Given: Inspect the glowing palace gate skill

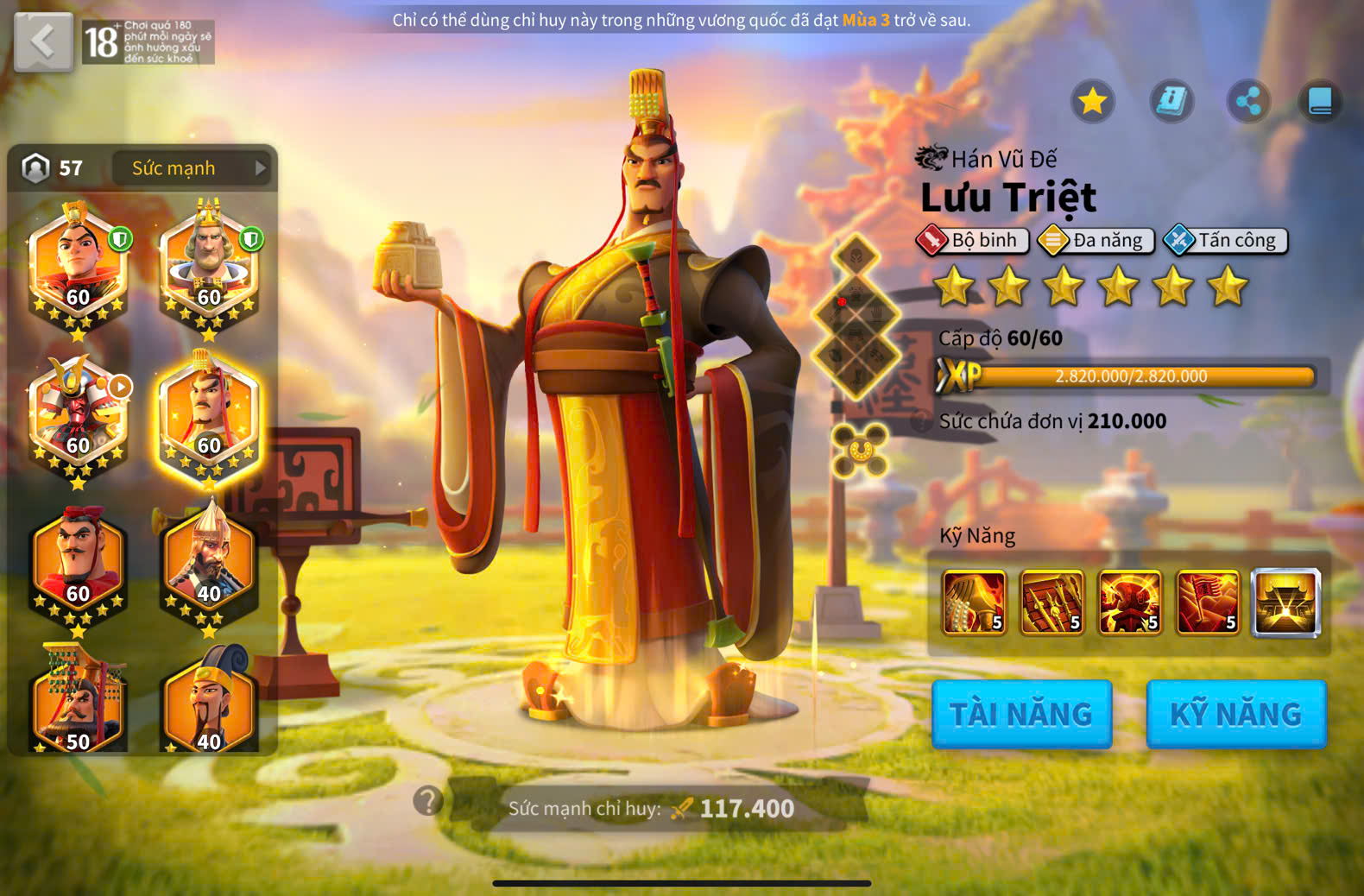Looking at the screenshot, I should click(1285, 602).
